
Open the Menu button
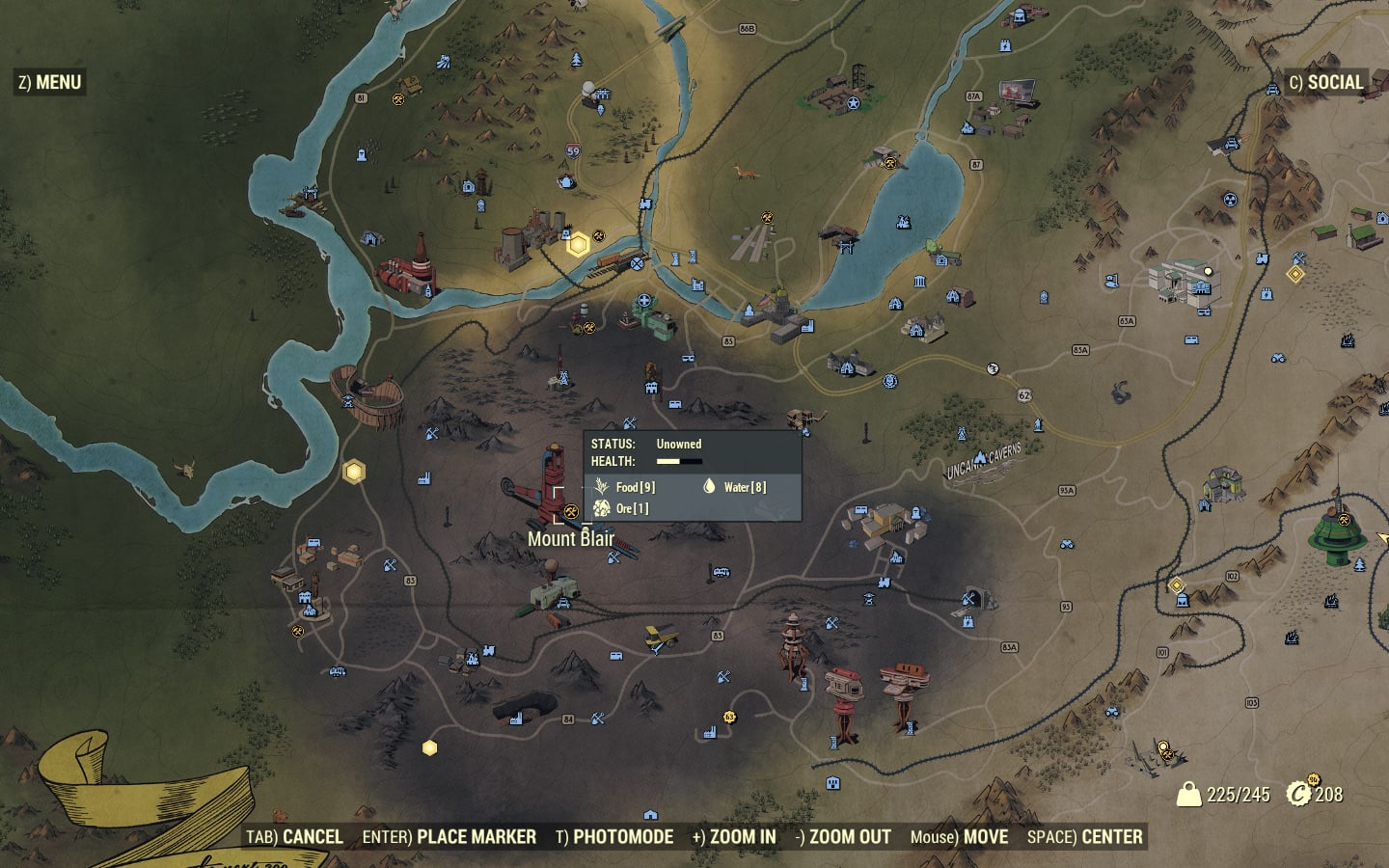[50, 83]
